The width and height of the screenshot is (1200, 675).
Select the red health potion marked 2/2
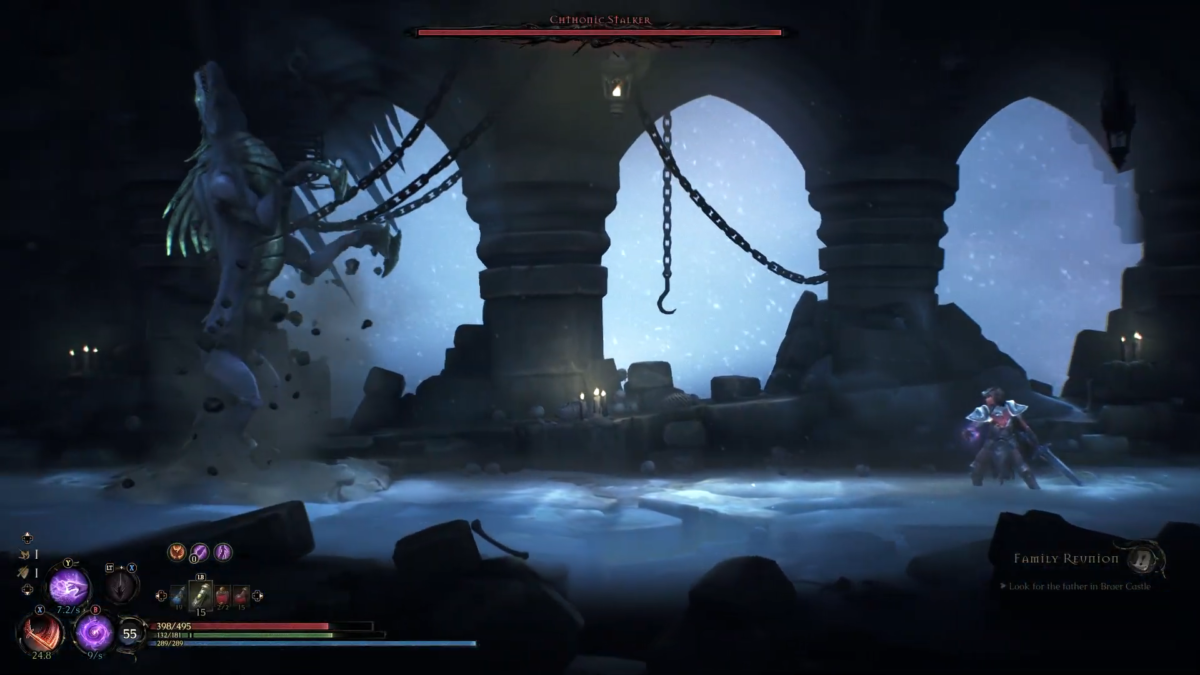pyautogui.click(x=222, y=595)
